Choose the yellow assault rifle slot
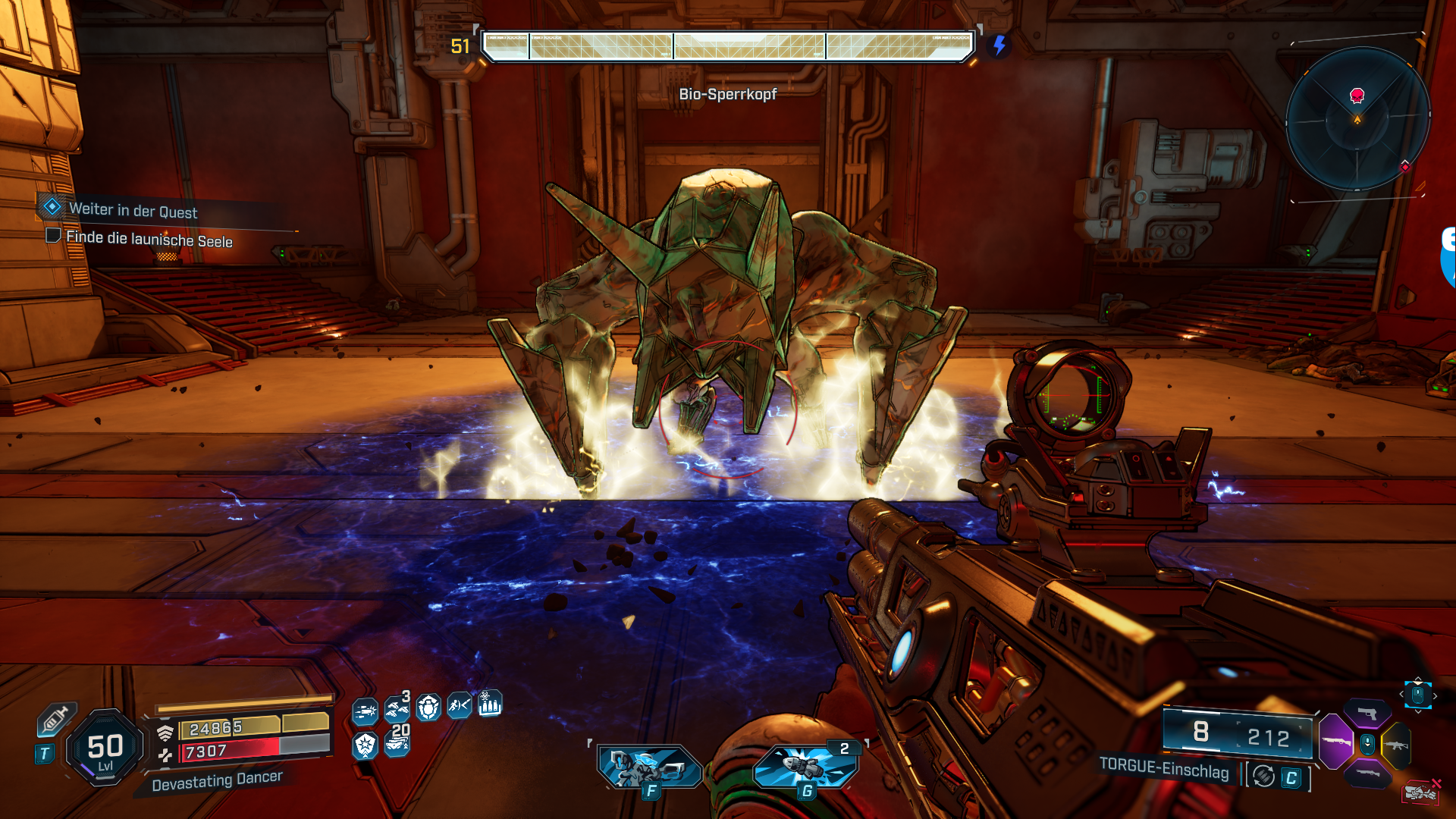 [x=1396, y=745]
